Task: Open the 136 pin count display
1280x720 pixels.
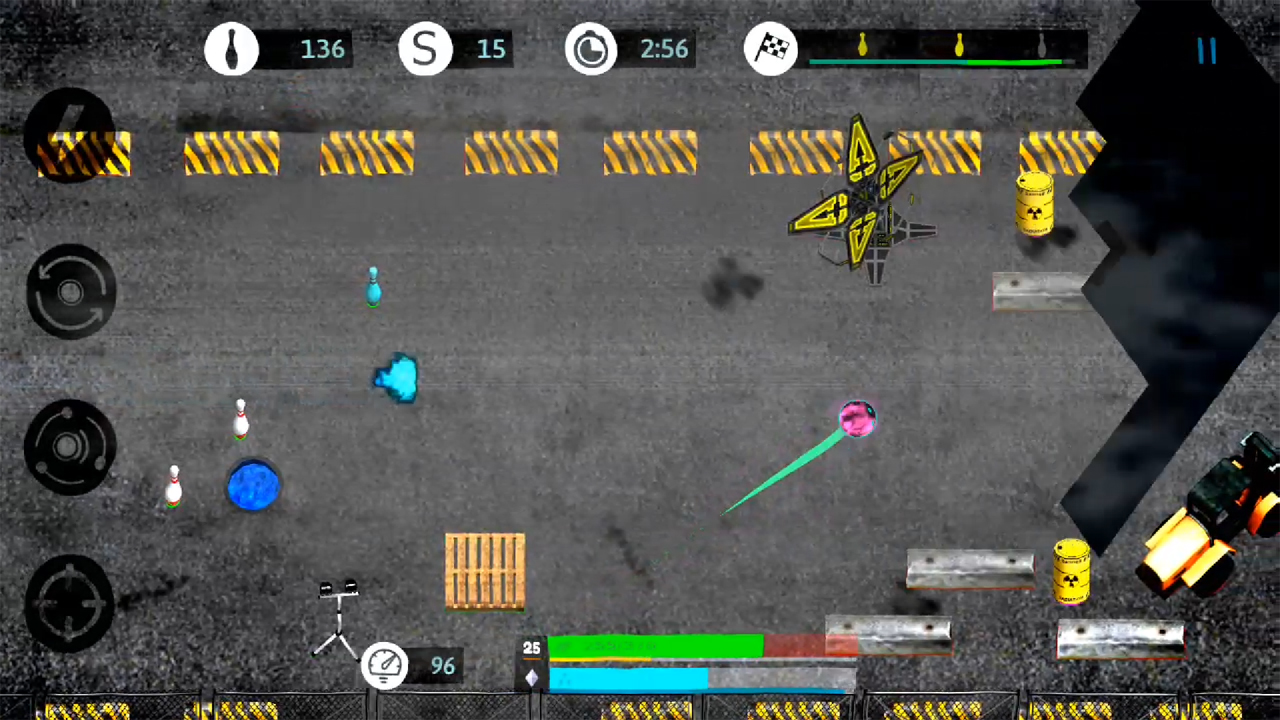Action: click(x=322, y=49)
